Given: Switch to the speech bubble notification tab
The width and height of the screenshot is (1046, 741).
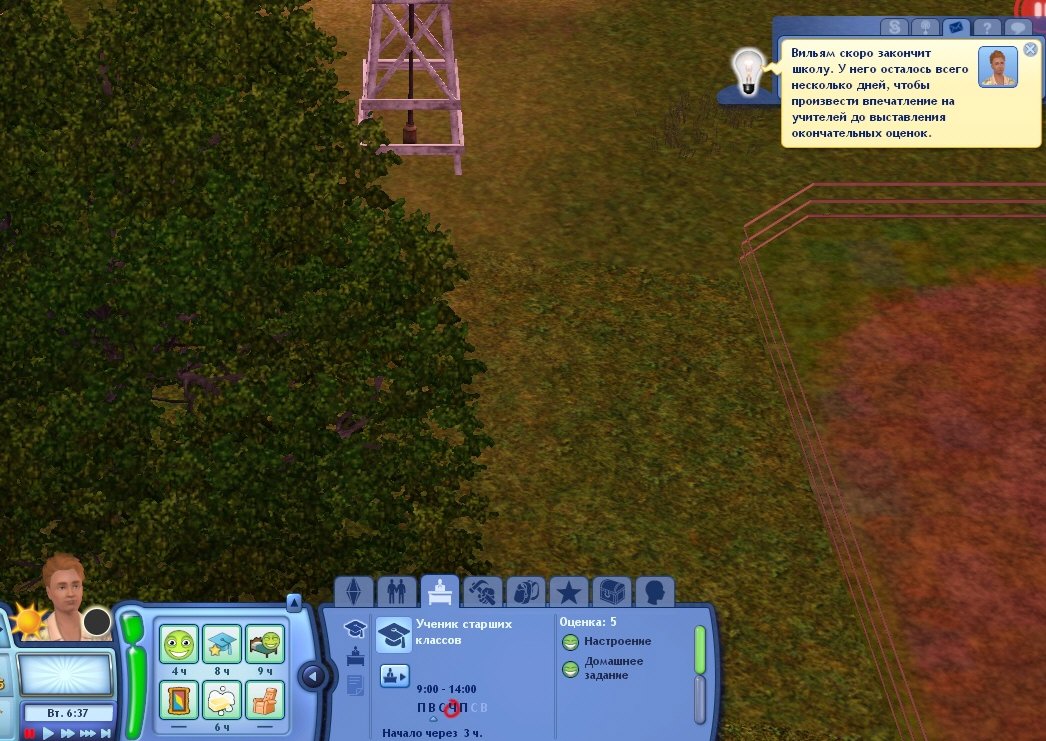Looking at the screenshot, I should 1019,28.
